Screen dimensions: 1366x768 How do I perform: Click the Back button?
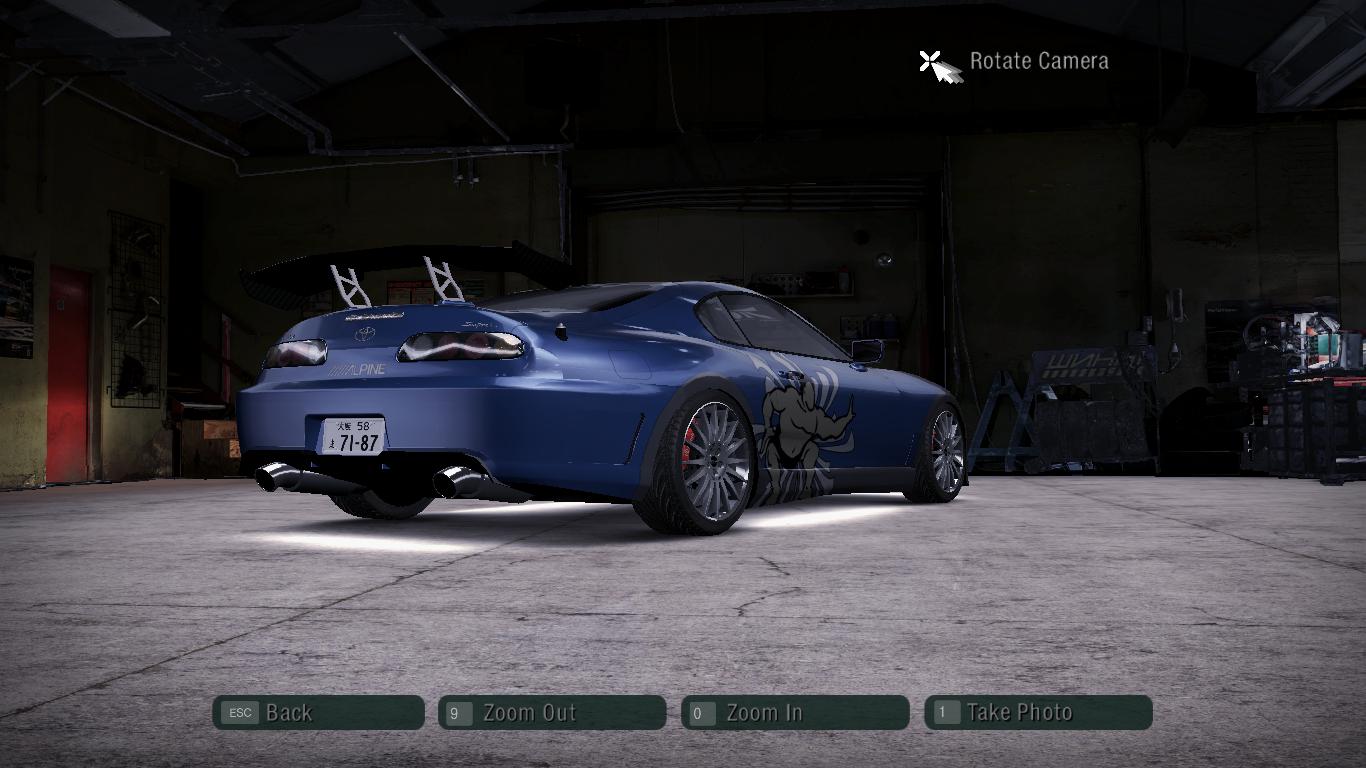pyautogui.click(x=318, y=713)
